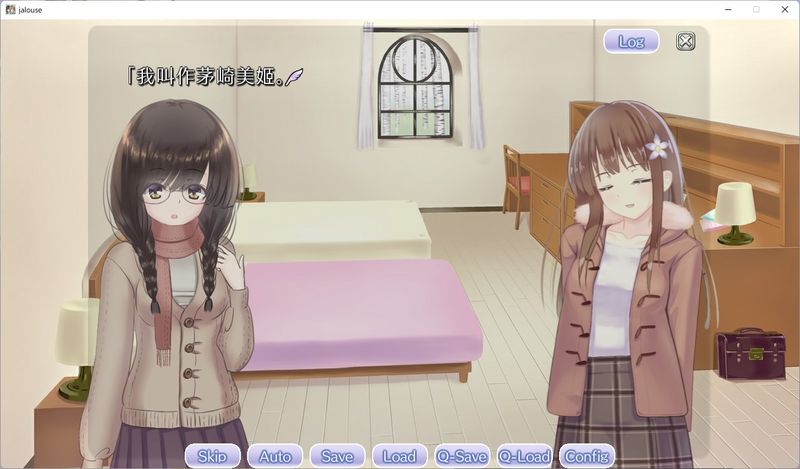This screenshot has height=469, width=800.
Task: Hide the text window with the X button
Action: [x=685, y=41]
